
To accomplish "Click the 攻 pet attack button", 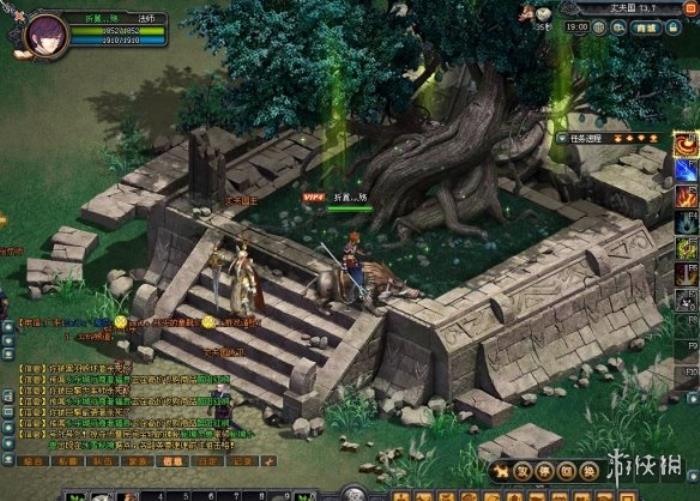I will tap(524, 470).
